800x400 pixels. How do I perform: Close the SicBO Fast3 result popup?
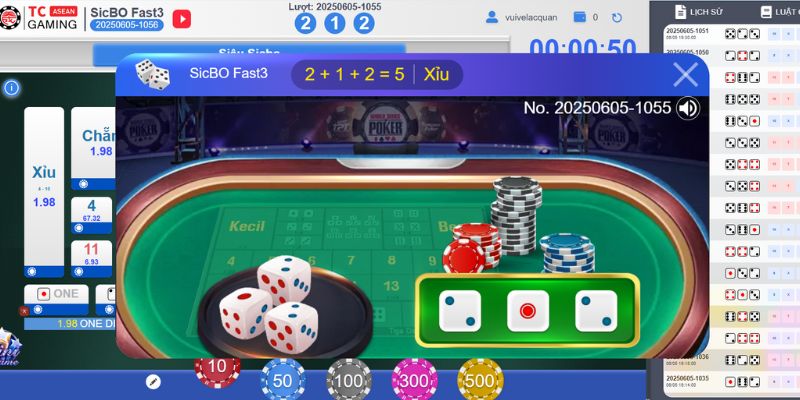(x=685, y=74)
